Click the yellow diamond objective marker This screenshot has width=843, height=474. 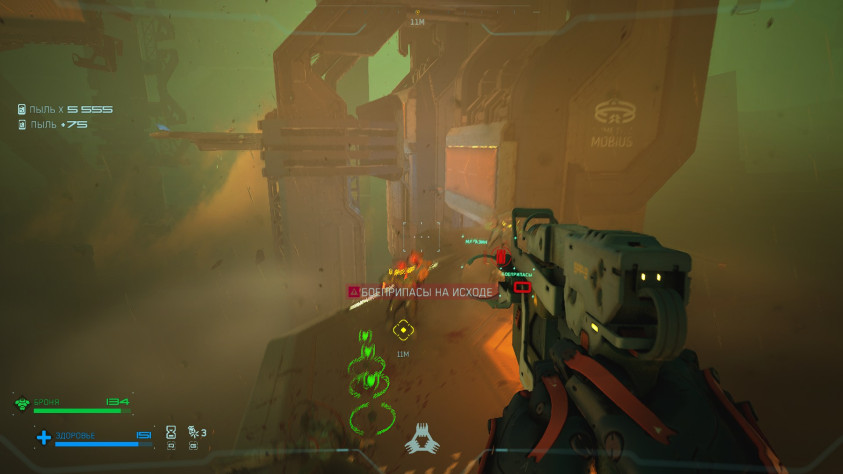[403, 329]
